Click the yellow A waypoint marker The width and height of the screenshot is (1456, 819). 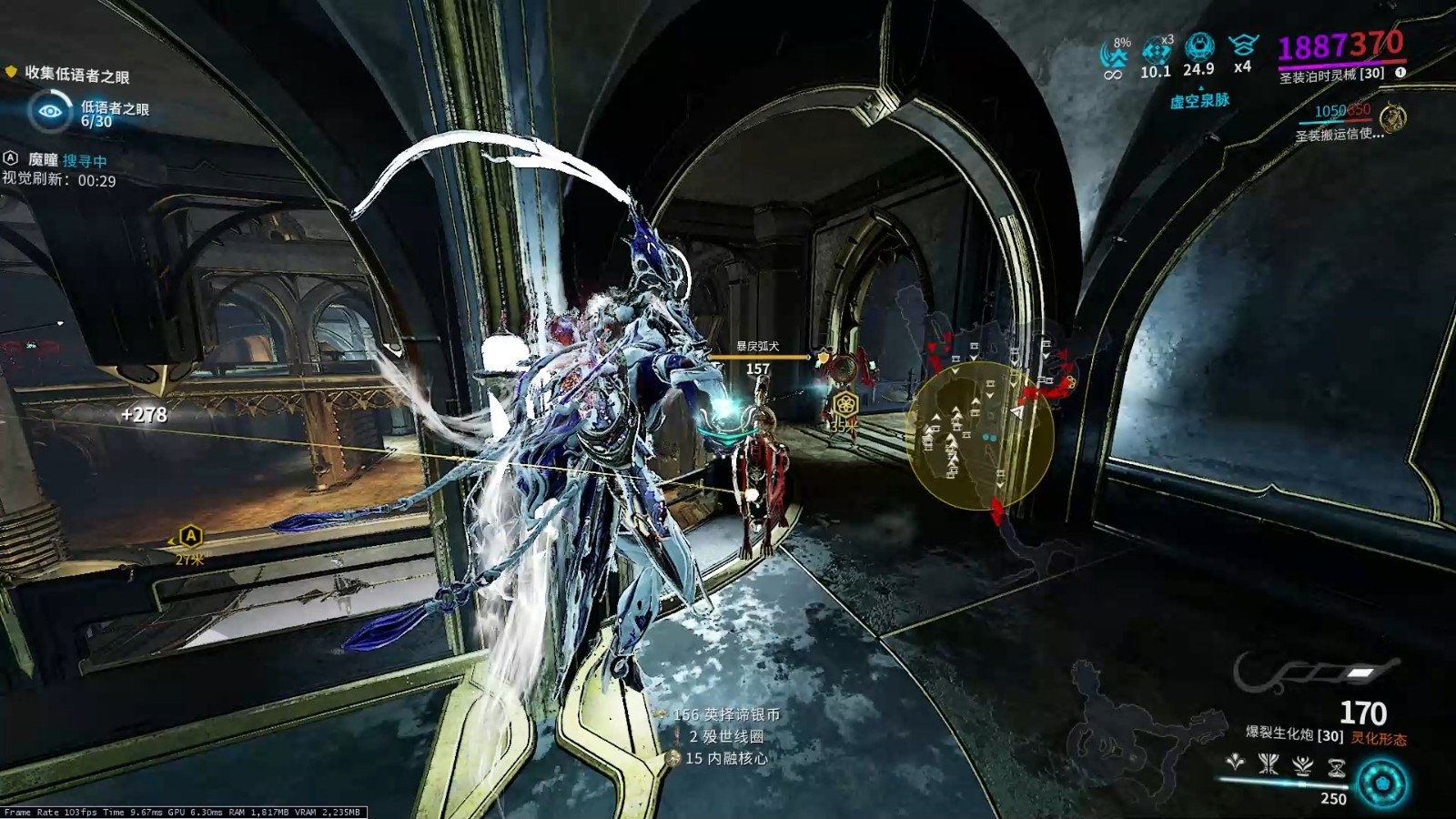coord(190,535)
